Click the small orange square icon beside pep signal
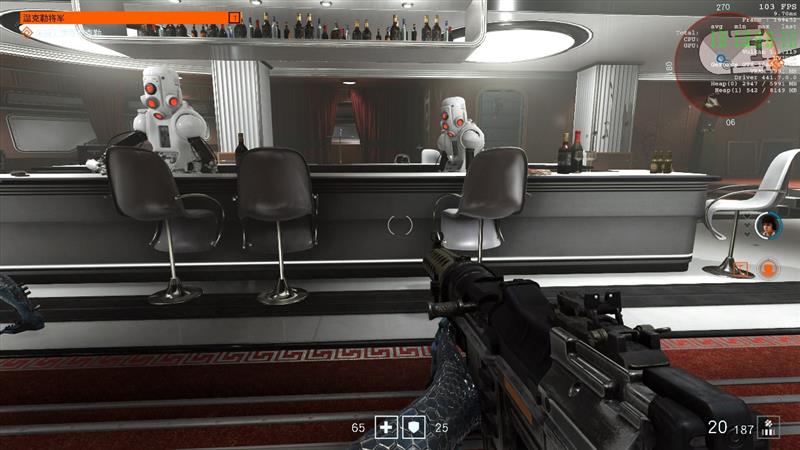This screenshot has height=450, width=800. (741, 268)
